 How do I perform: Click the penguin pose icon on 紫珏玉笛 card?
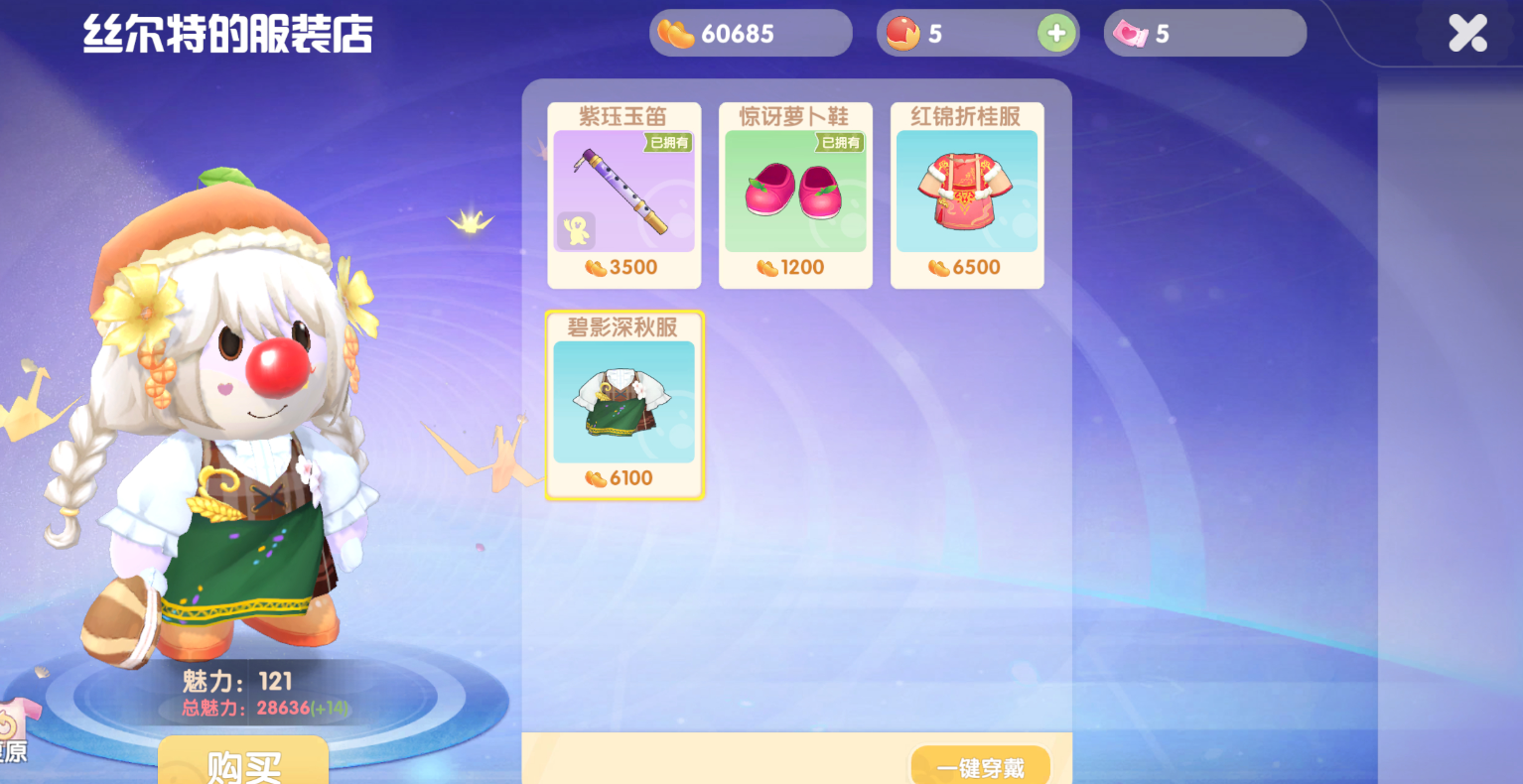pyautogui.click(x=576, y=229)
